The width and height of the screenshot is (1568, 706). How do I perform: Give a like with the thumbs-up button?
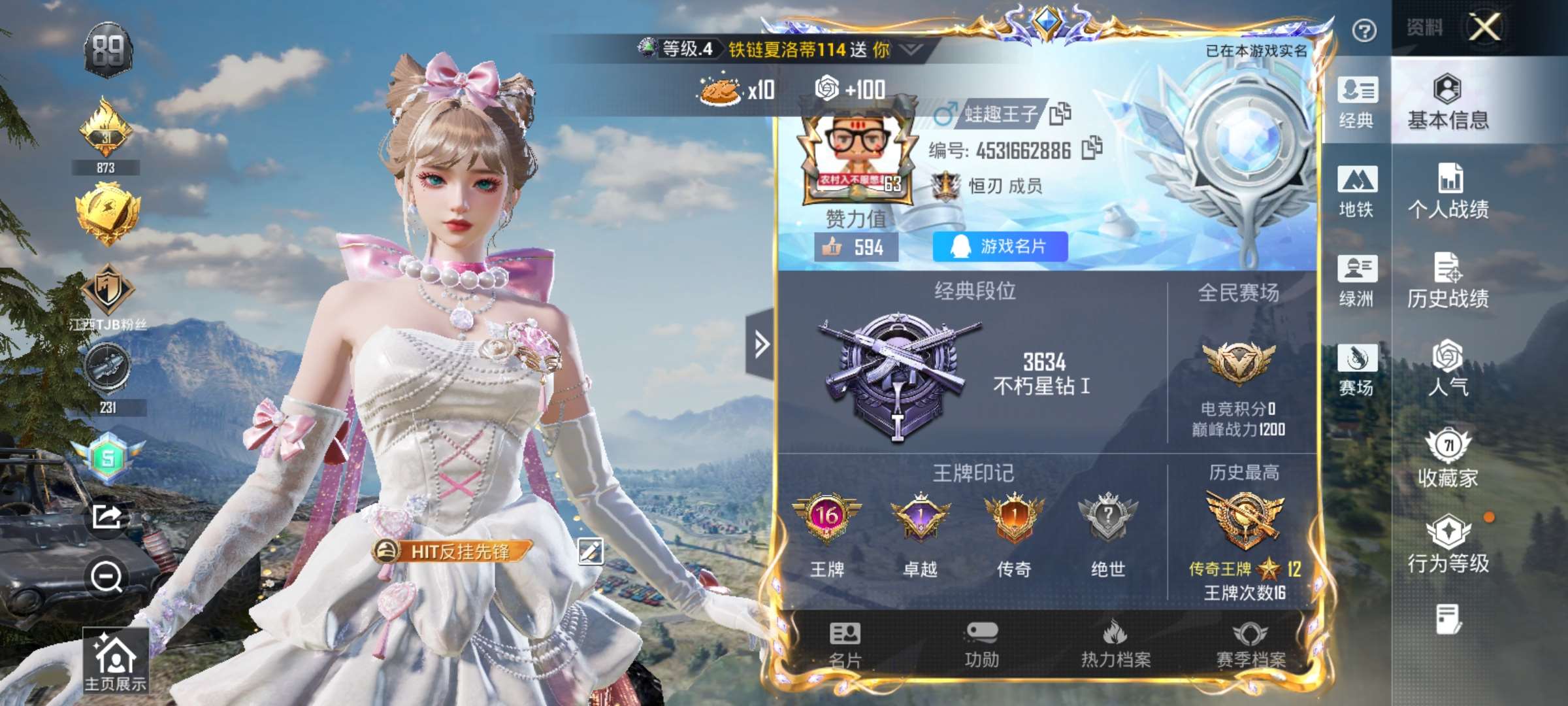click(832, 247)
